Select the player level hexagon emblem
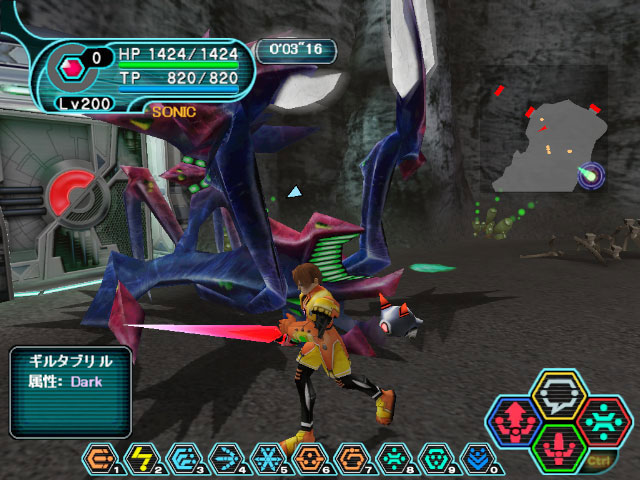This screenshot has width=640, height=480. point(71,68)
